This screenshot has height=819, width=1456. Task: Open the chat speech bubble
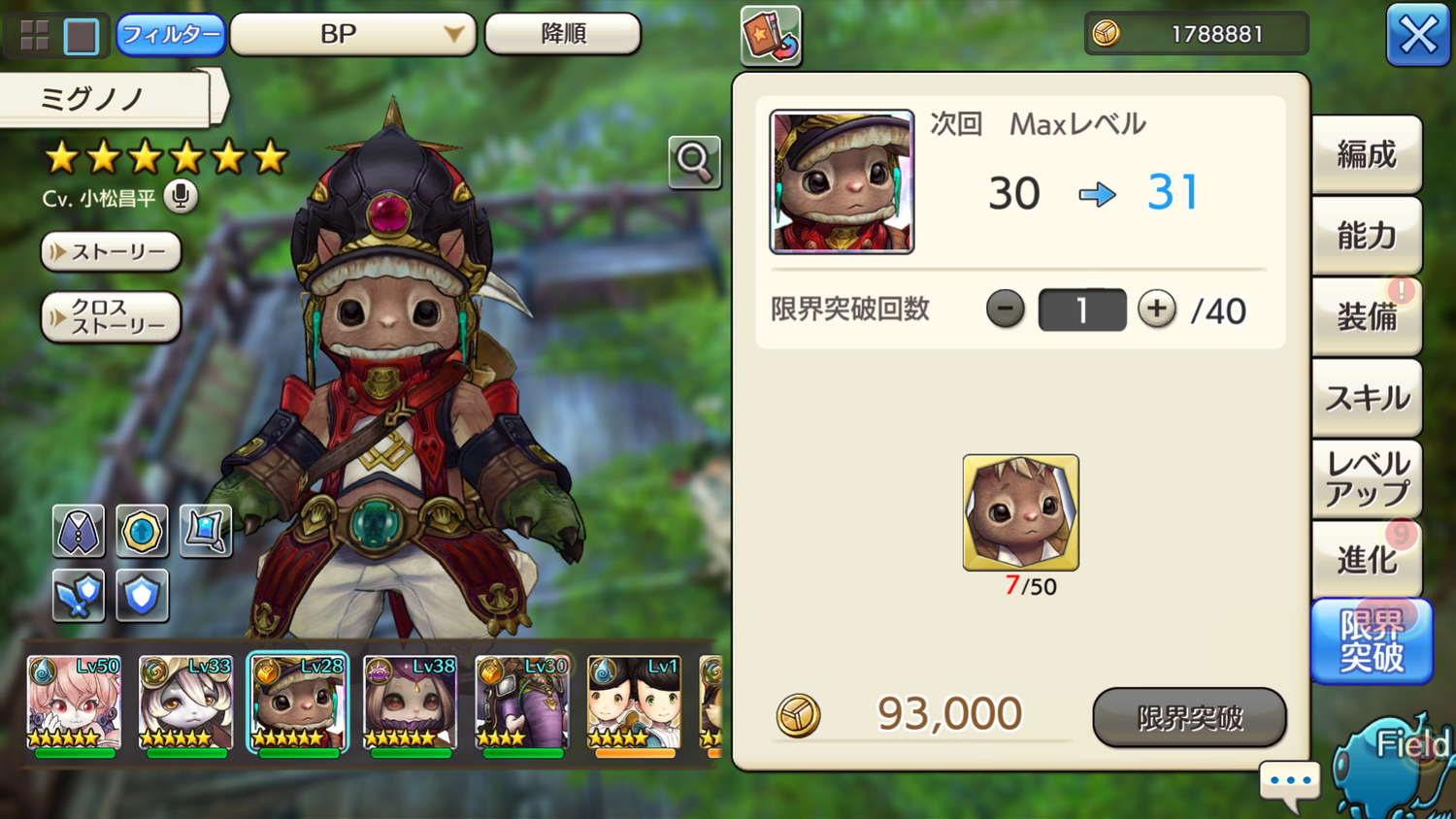point(1290,782)
